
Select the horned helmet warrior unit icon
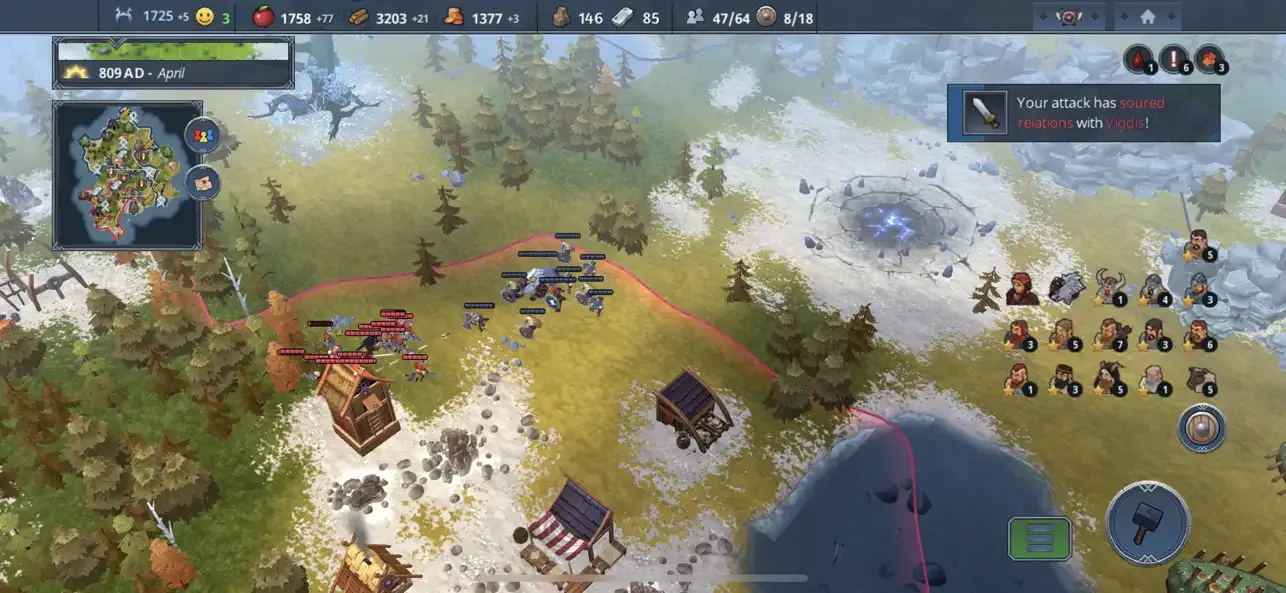point(1109,287)
